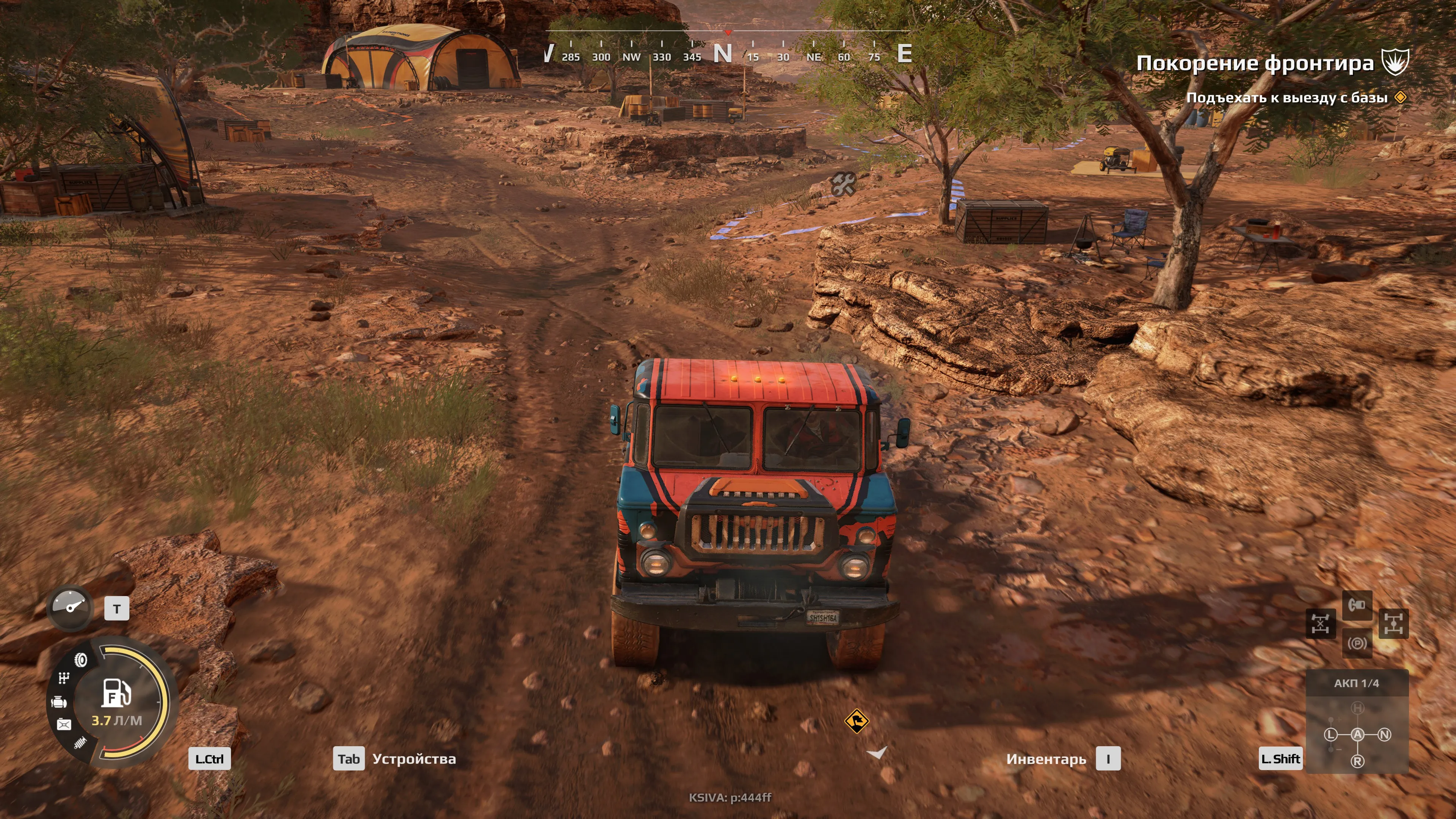Check the engine damage icon
Screen dimensions: 1456x819
(x=59, y=703)
